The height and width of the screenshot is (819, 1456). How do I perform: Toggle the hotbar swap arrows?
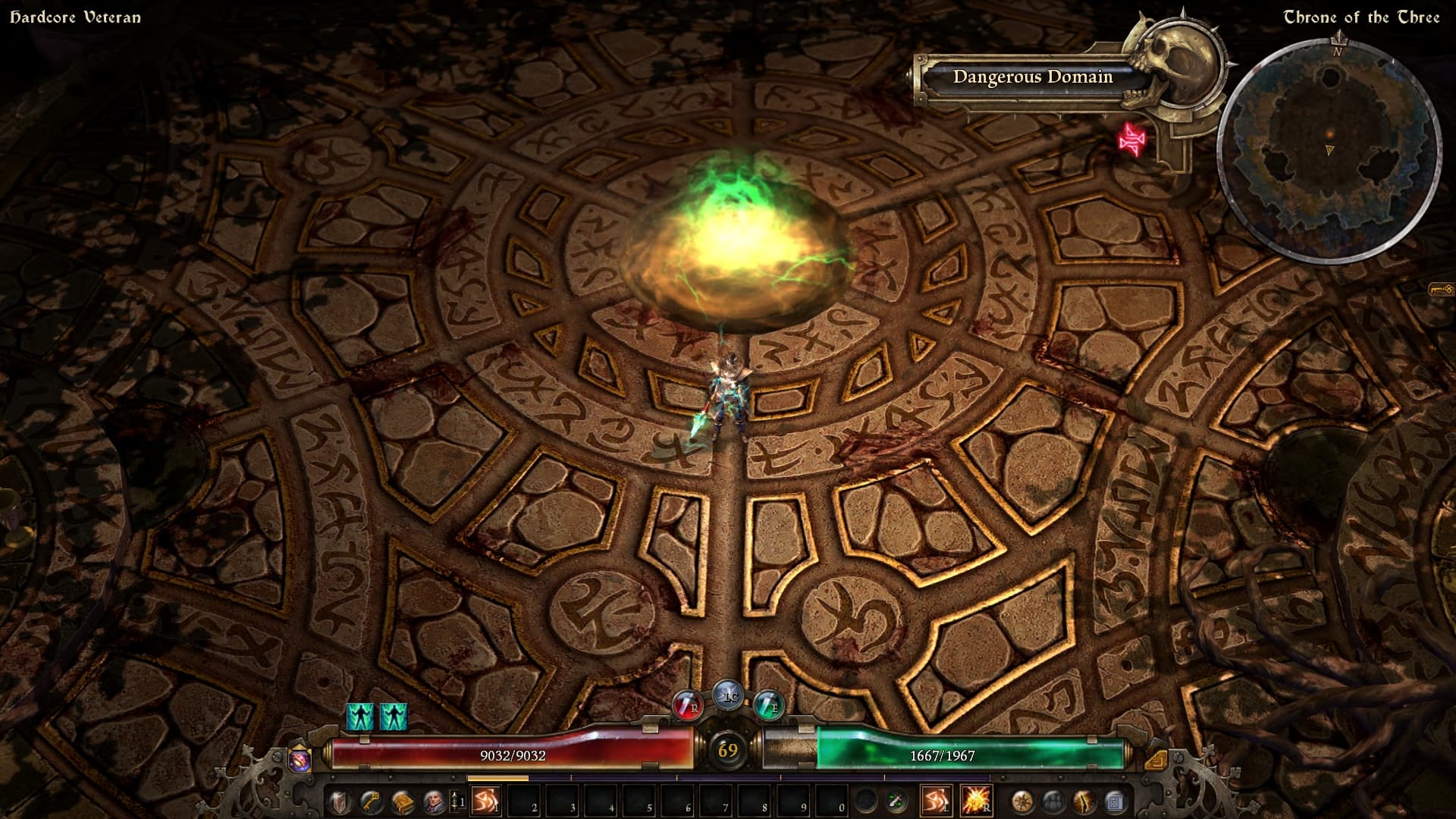click(457, 801)
